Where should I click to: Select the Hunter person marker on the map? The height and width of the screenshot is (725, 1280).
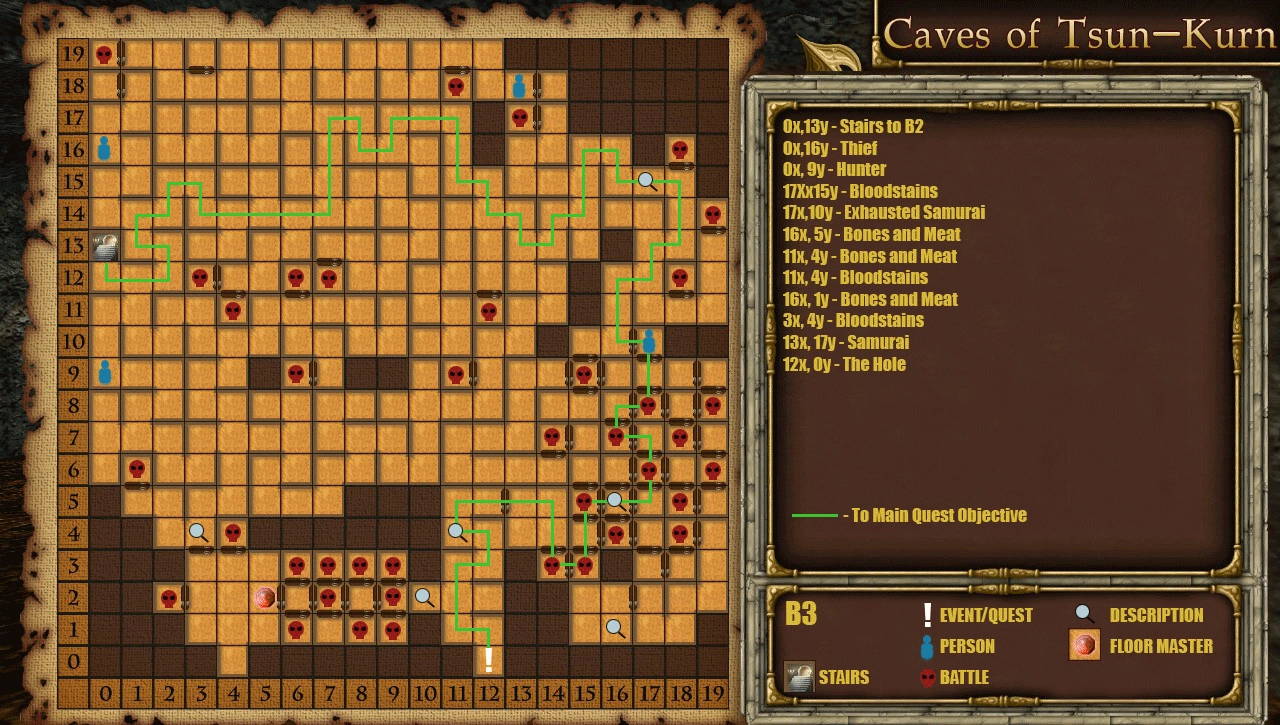point(103,374)
